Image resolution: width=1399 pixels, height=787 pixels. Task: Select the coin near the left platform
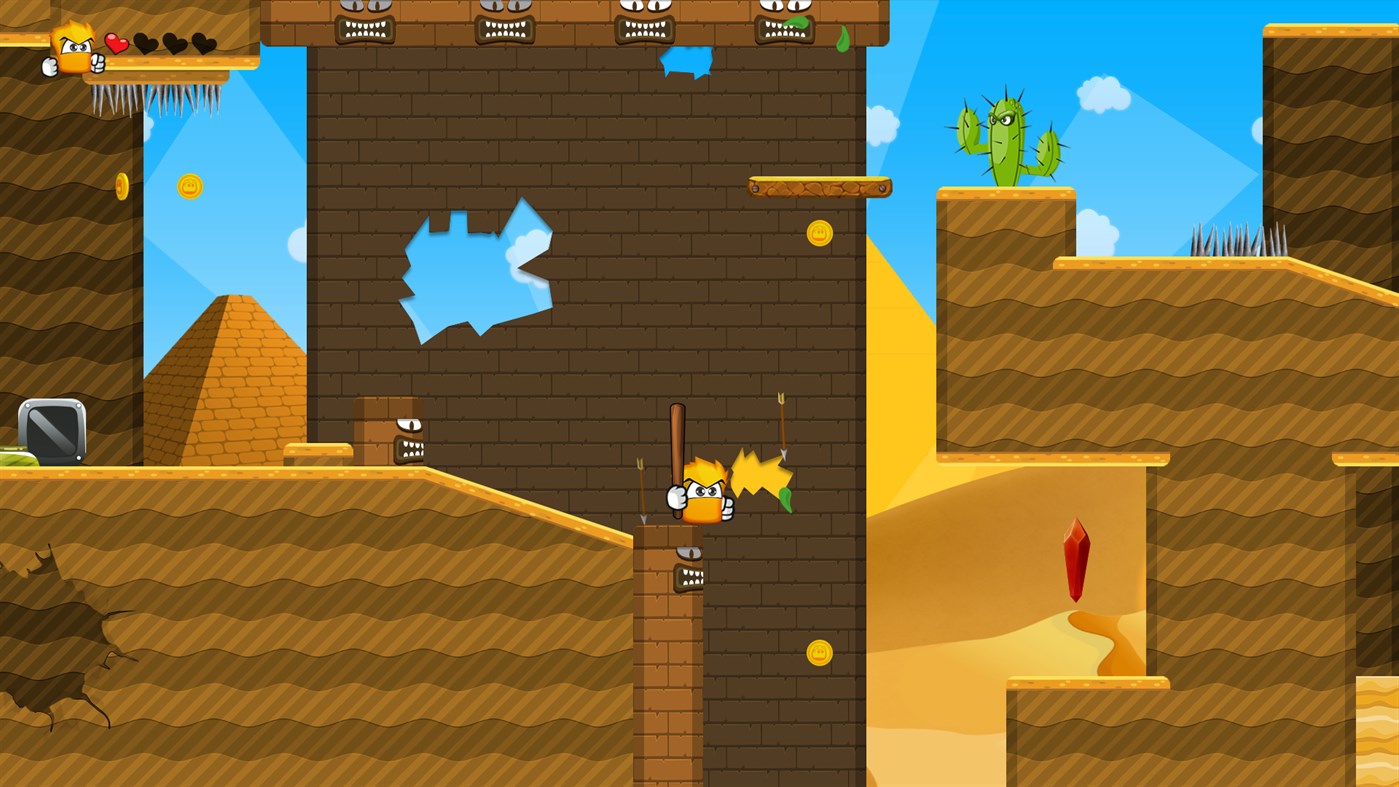click(122, 185)
